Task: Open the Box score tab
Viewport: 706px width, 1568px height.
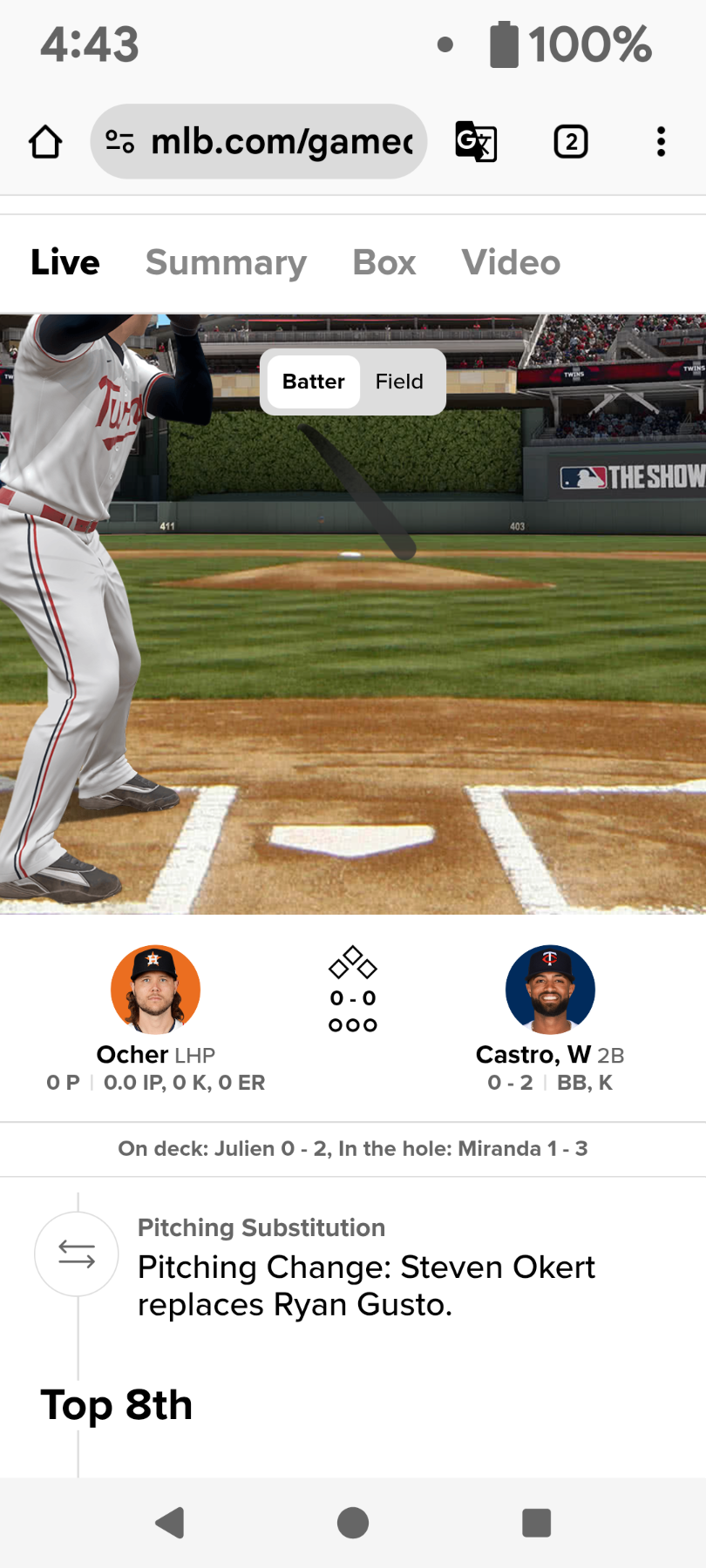Action: (x=384, y=263)
